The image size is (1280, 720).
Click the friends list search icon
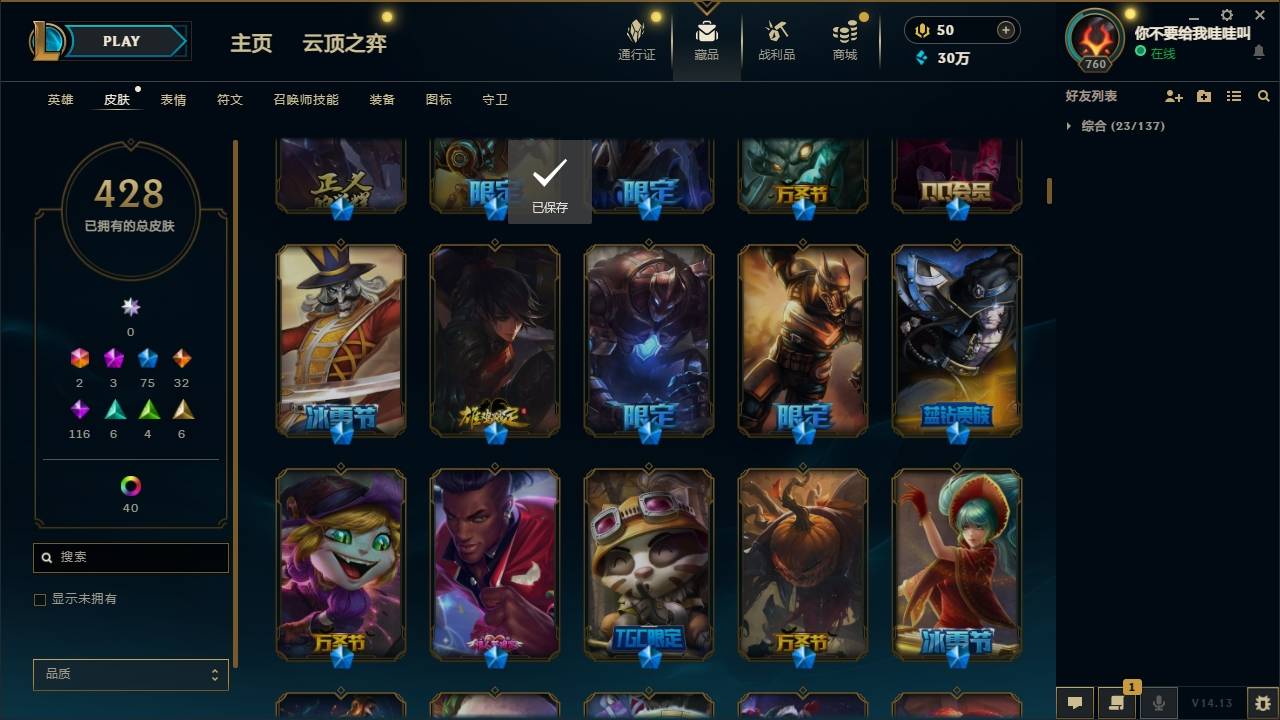[1264, 95]
